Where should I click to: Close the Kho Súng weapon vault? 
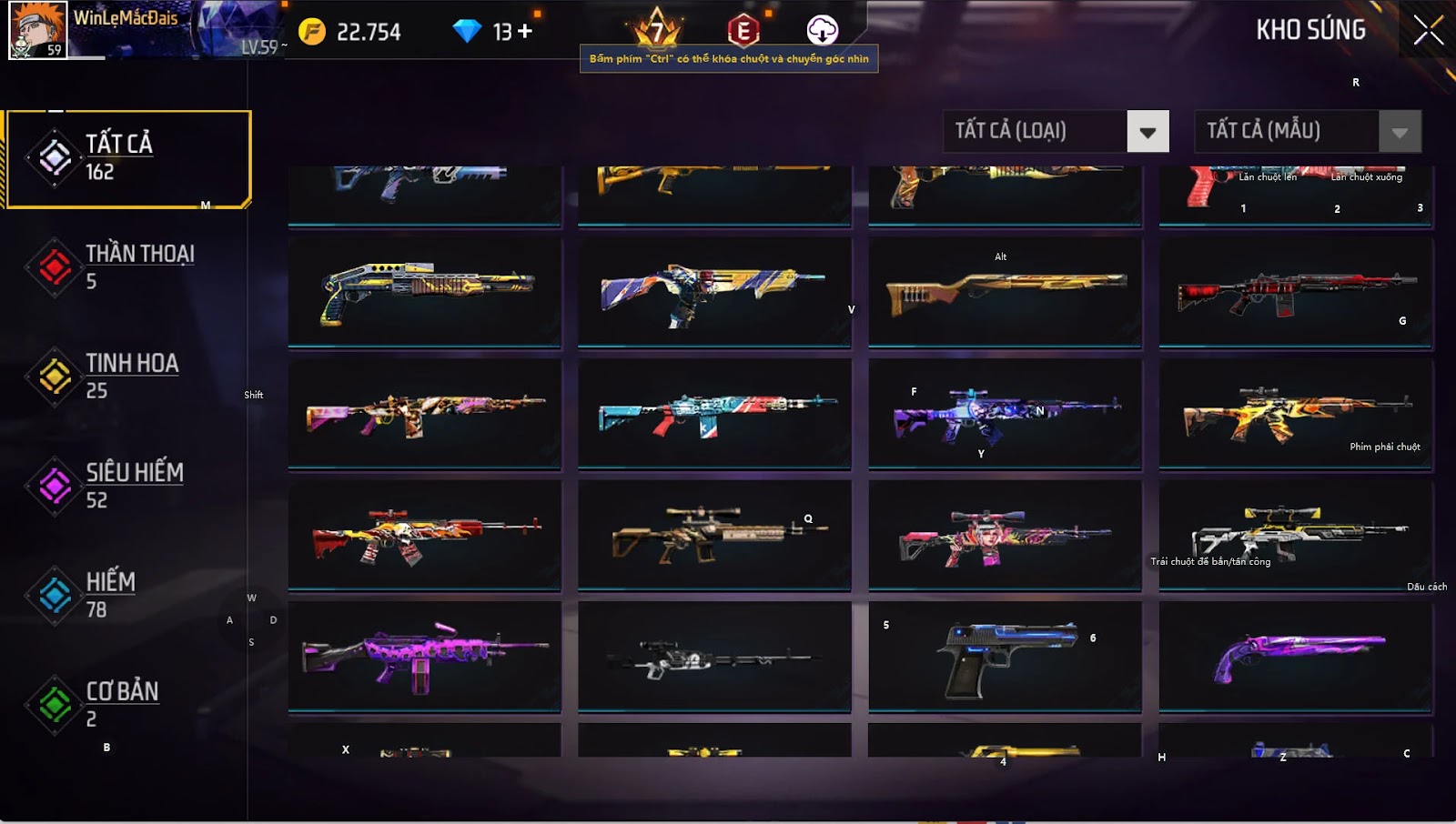tap(1428, 30)
